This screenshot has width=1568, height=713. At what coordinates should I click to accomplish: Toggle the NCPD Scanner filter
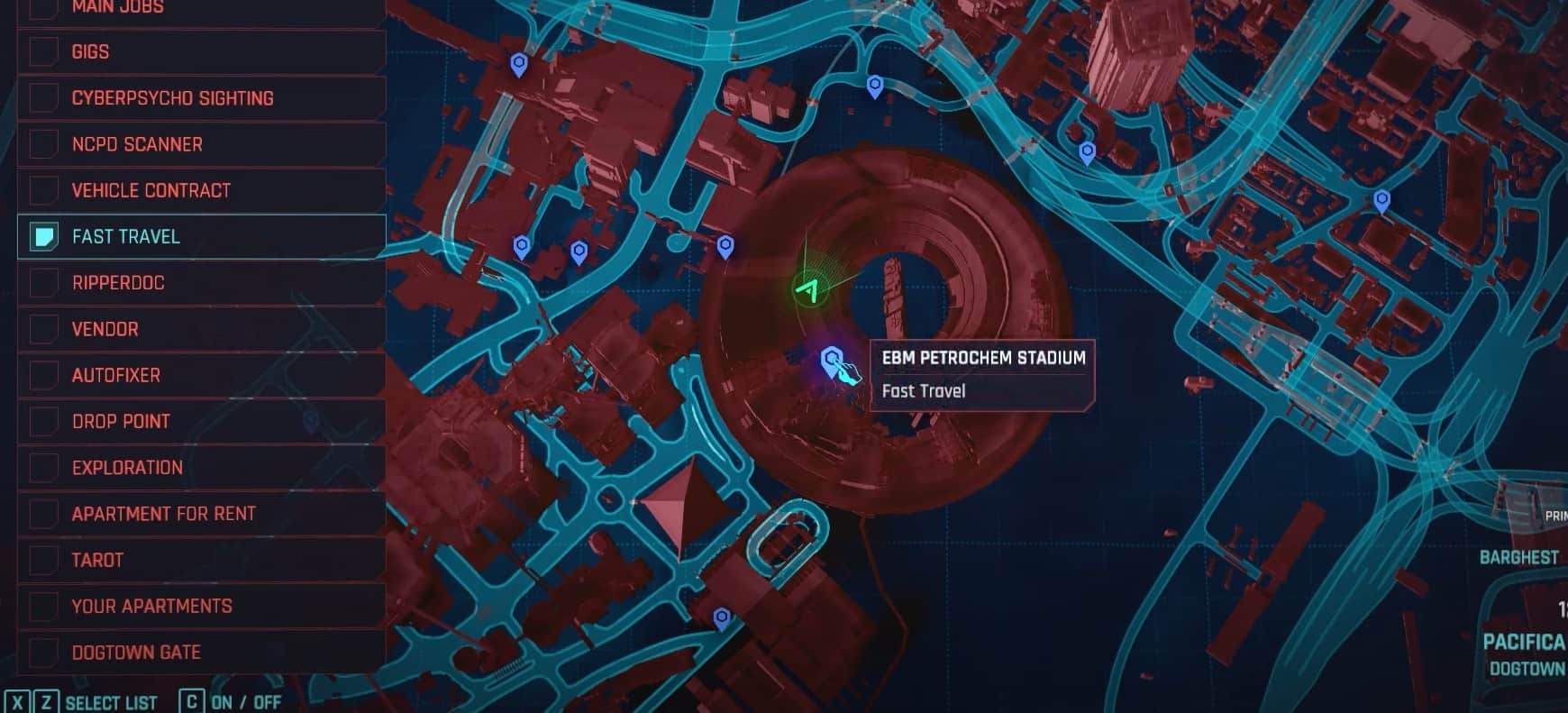point(43,144)
